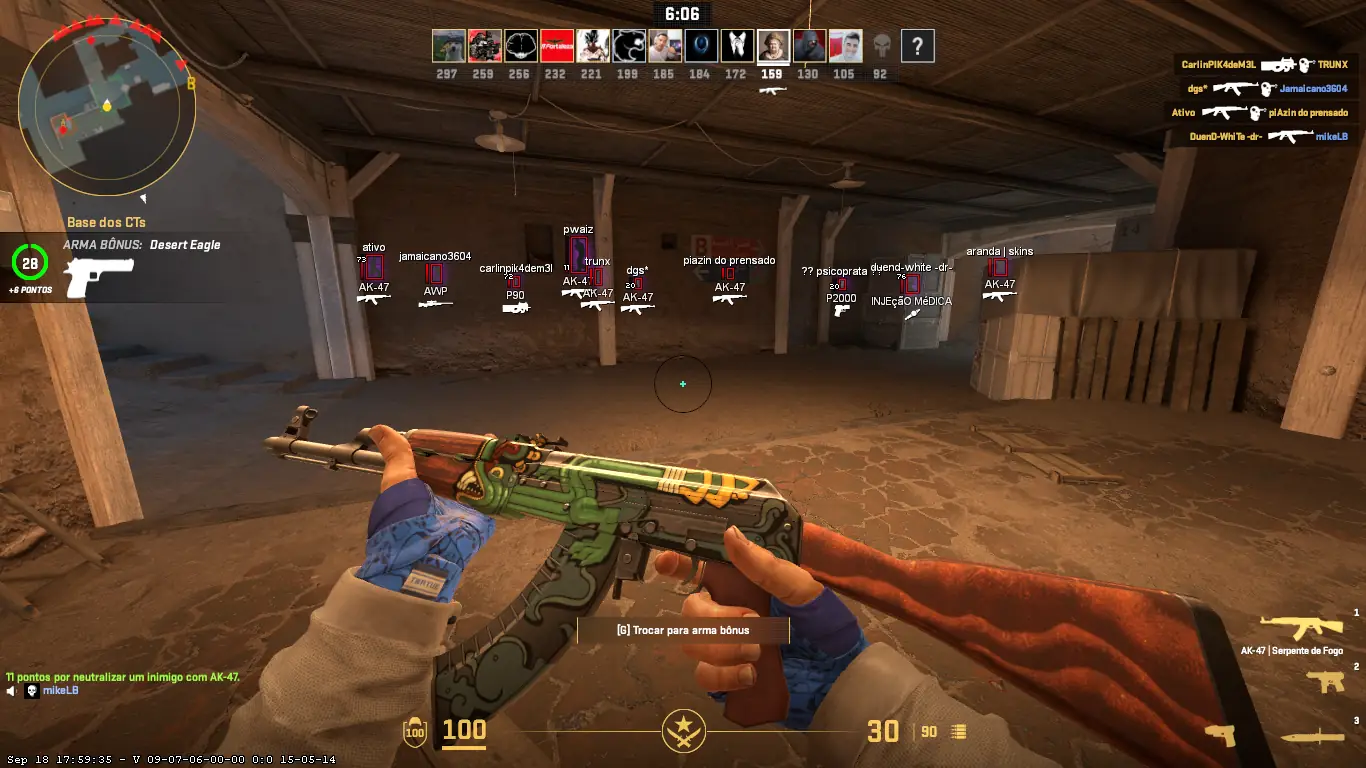1366x768 pixels.
Task: Click the mikeLB voice chat indicator
Action: click(42, 691)
